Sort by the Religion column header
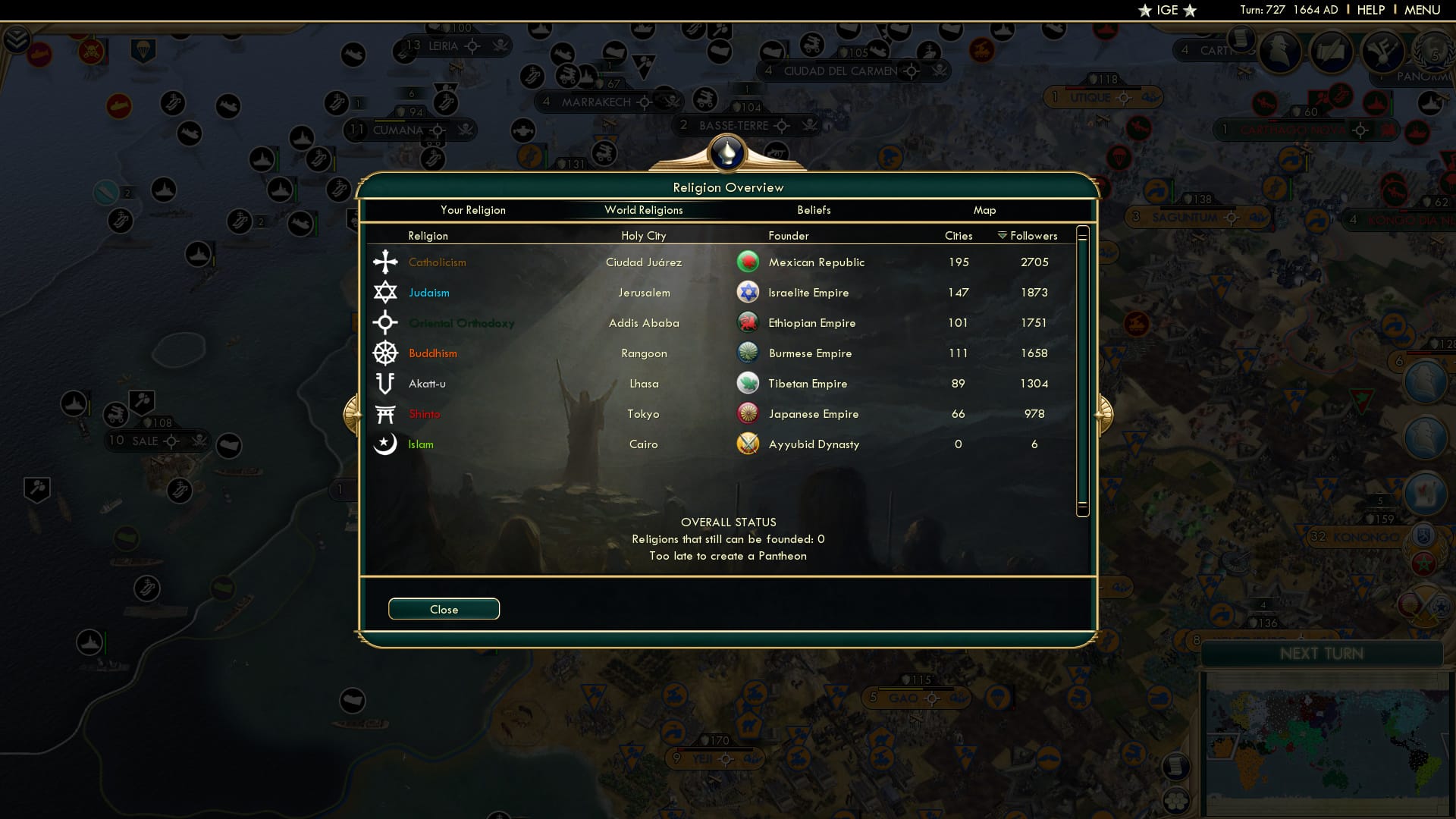Image resolution: width=1456 pixels, height=819 pixels. [428, 235]
